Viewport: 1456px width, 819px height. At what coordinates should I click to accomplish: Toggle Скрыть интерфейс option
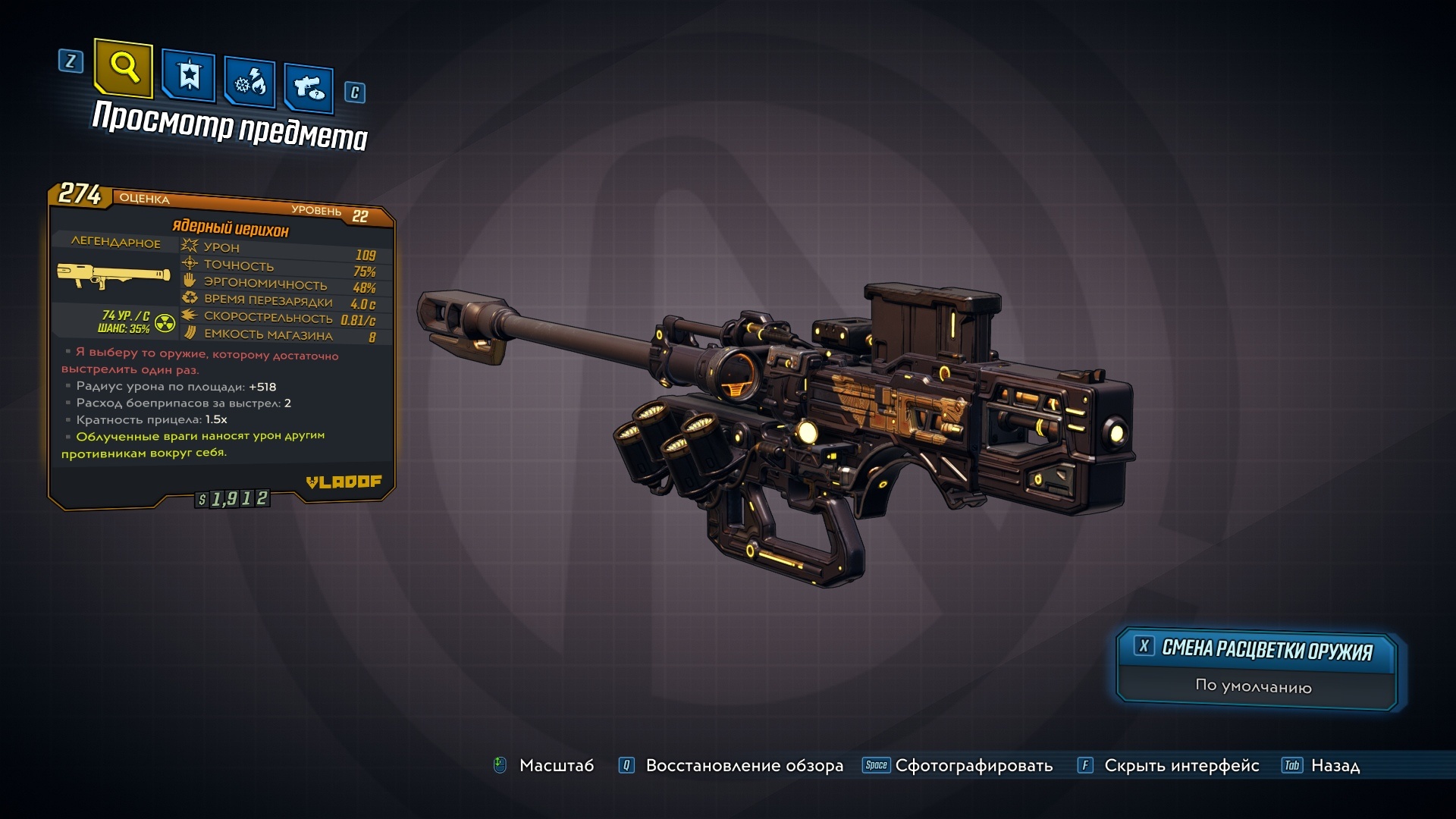1181,766
